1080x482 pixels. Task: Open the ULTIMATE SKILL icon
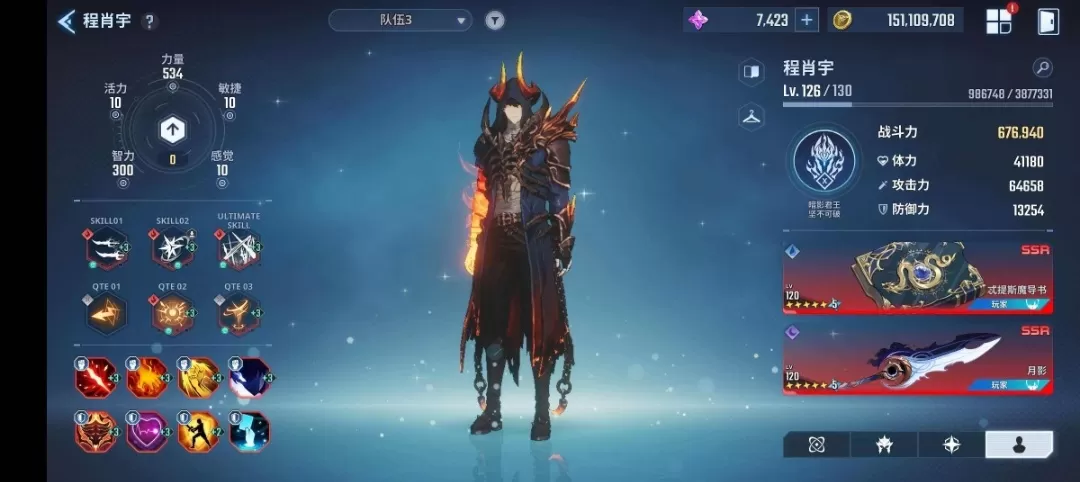(238, 248)
